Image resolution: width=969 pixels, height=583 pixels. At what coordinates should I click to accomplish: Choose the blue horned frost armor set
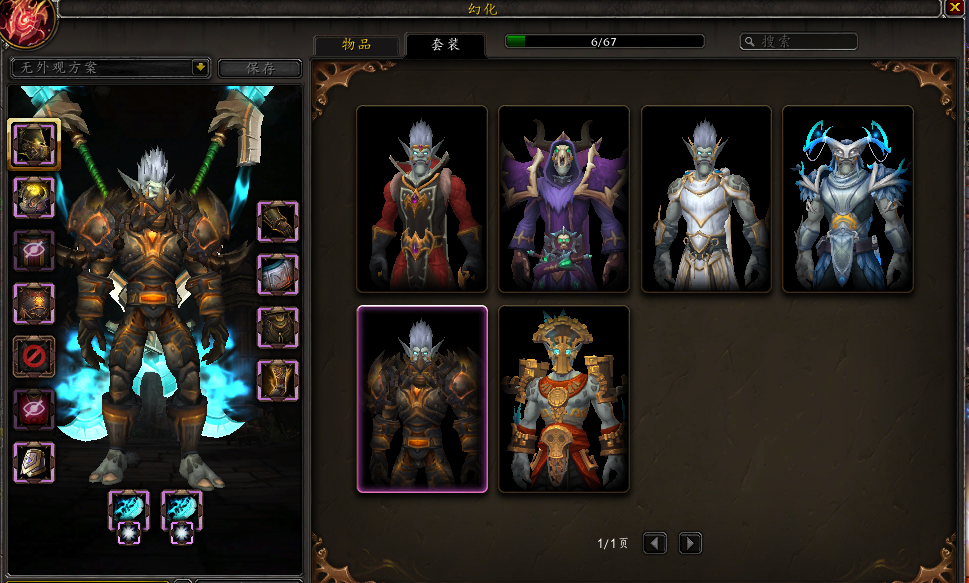coord(847,199)
